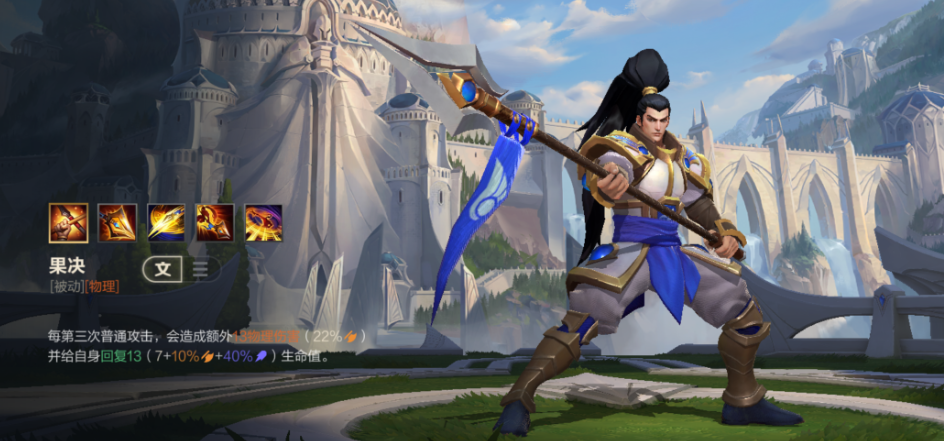This screenshot has width=944, height=441.
Task: Choose the glowing spear on blue skill icon
Action: tap(166, 223)
